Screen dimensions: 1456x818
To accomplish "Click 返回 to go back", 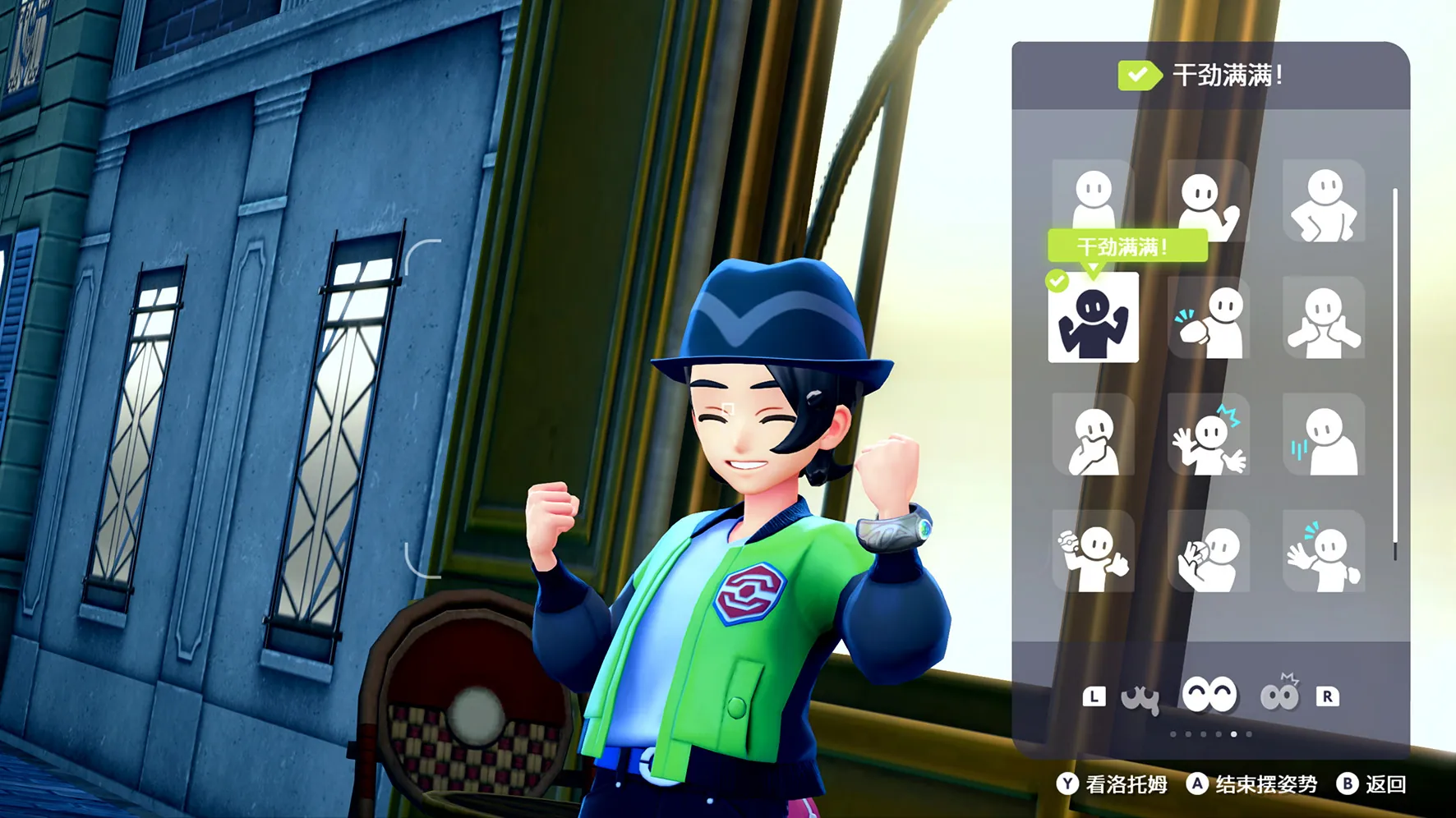I will tap(1371, 784).
